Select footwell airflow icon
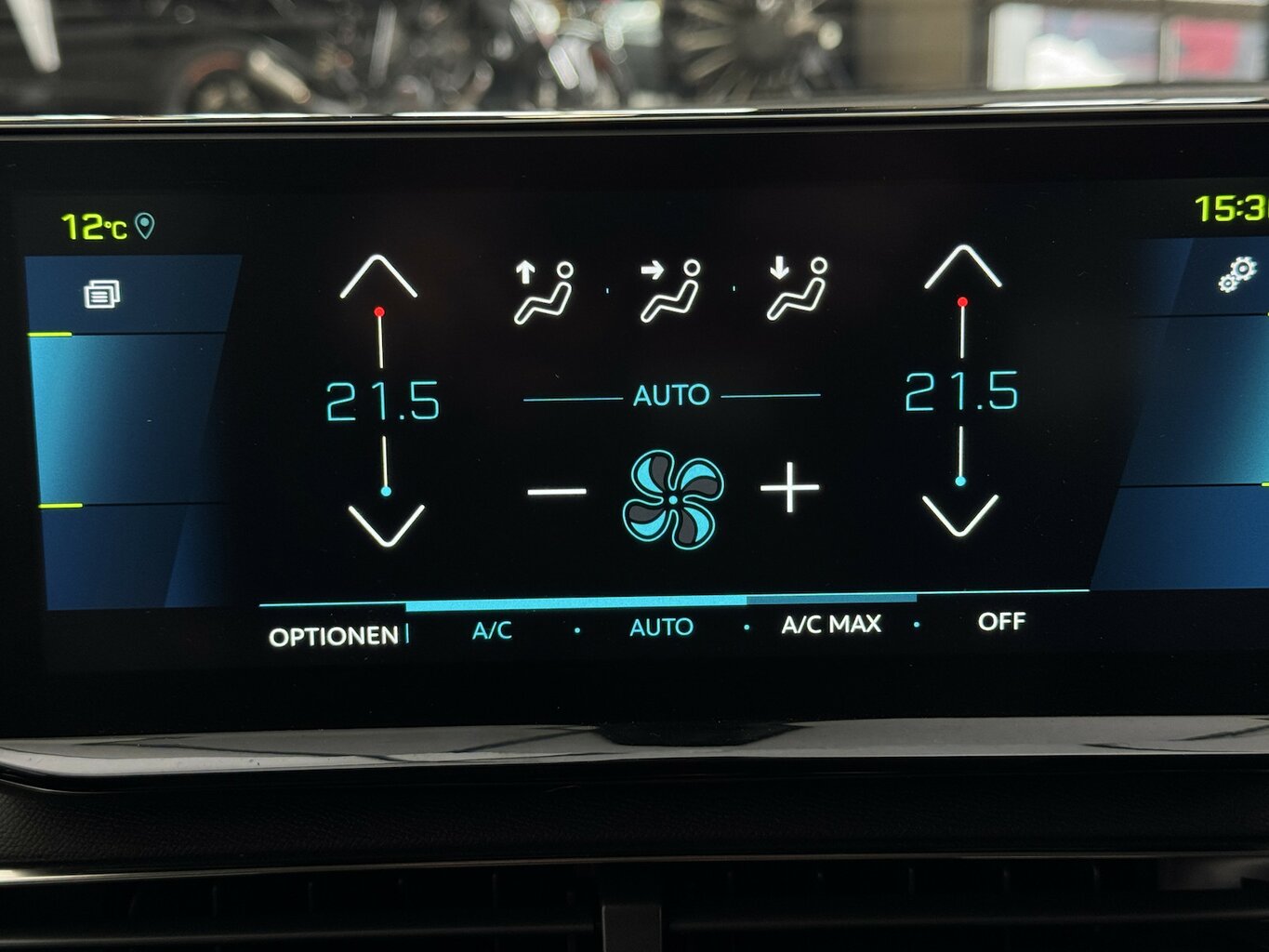The image size is (1269, 952). pyautogui.click(x=797, y=290)
